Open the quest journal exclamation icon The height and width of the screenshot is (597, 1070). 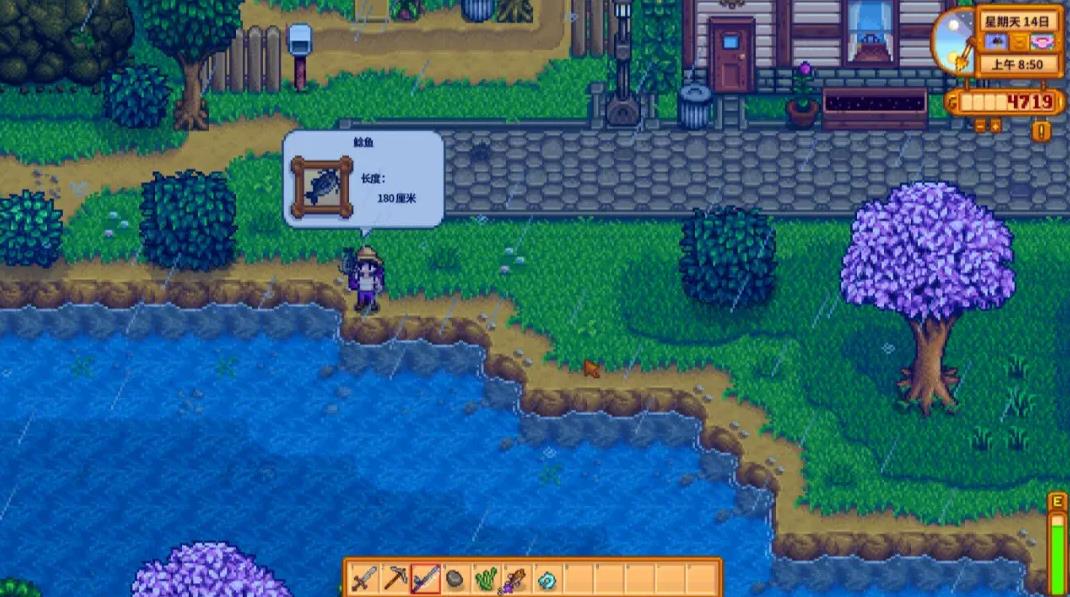1041,130
